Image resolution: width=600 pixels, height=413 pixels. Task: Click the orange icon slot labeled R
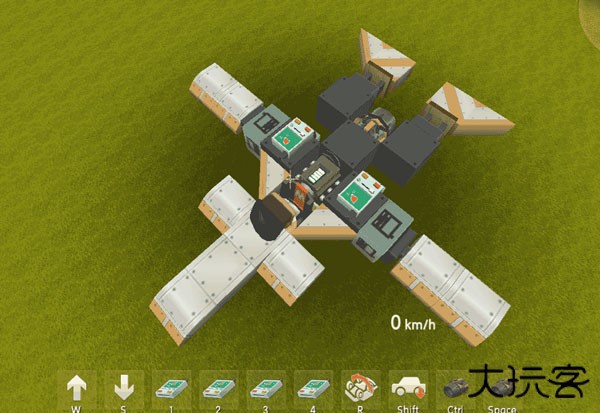[360, 387]
